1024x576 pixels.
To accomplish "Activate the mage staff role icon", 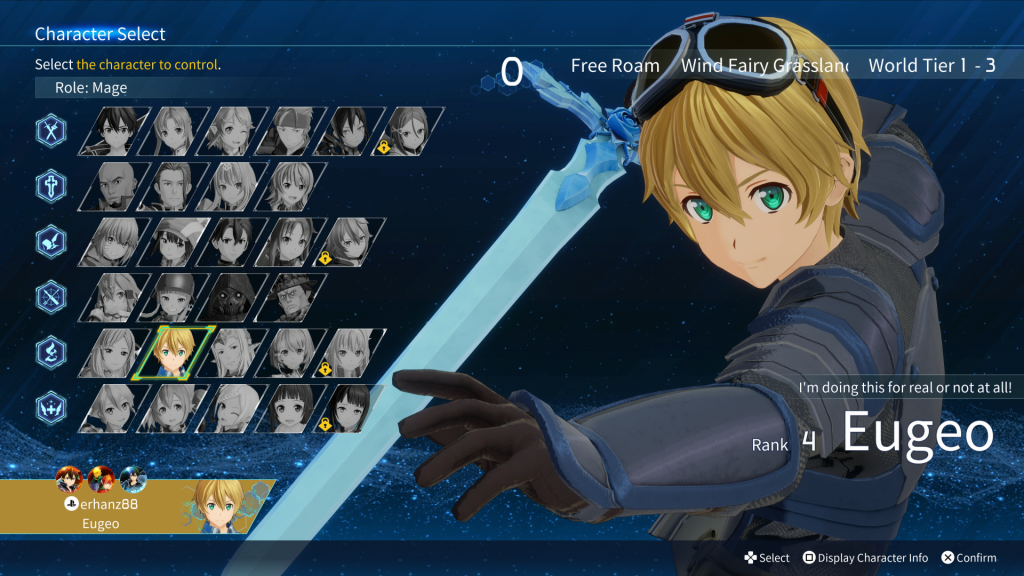I will tap(51, 352).
